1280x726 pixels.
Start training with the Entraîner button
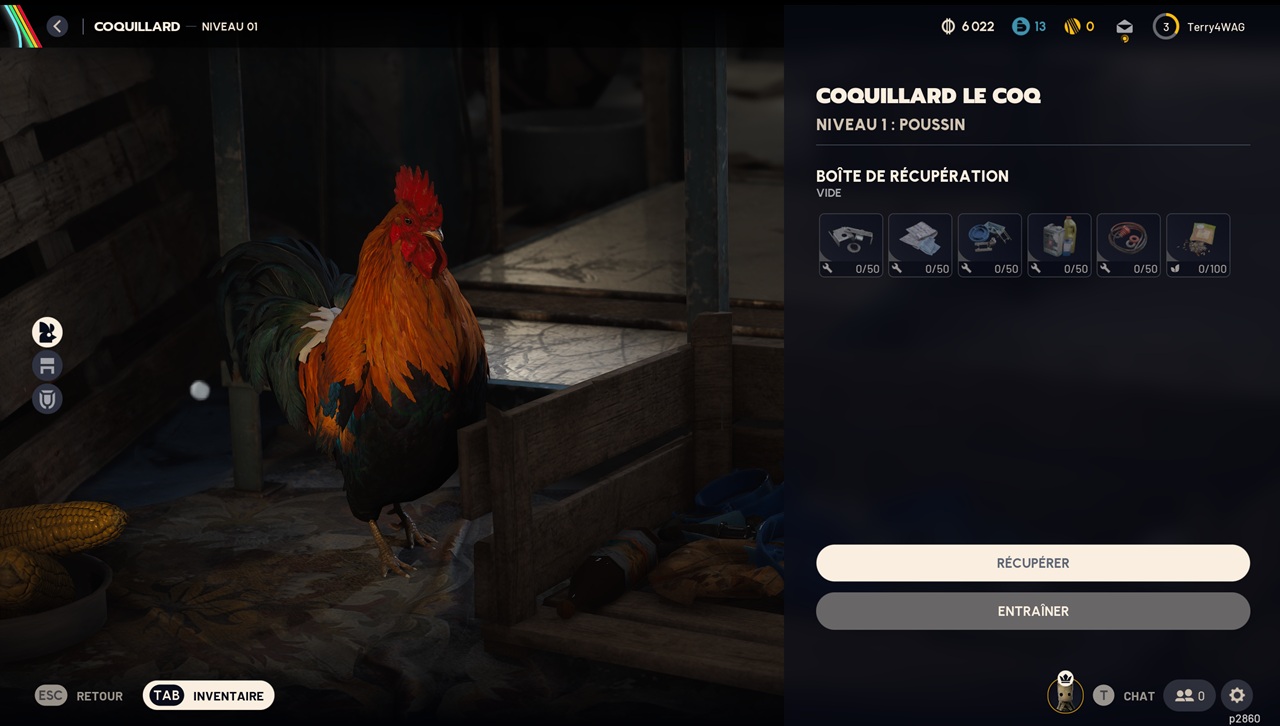1033,611
